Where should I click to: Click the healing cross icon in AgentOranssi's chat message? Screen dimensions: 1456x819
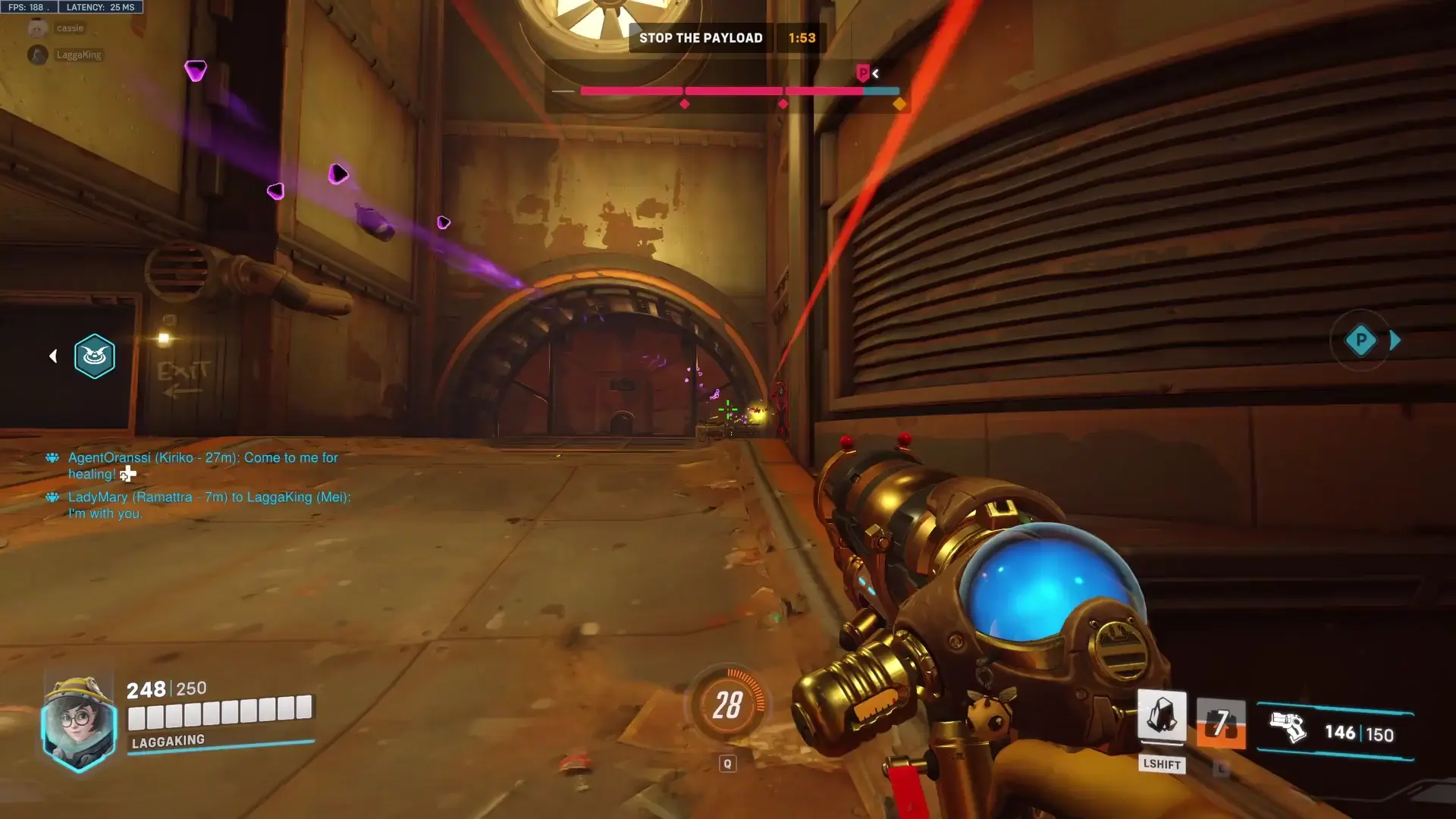[127, 474]
